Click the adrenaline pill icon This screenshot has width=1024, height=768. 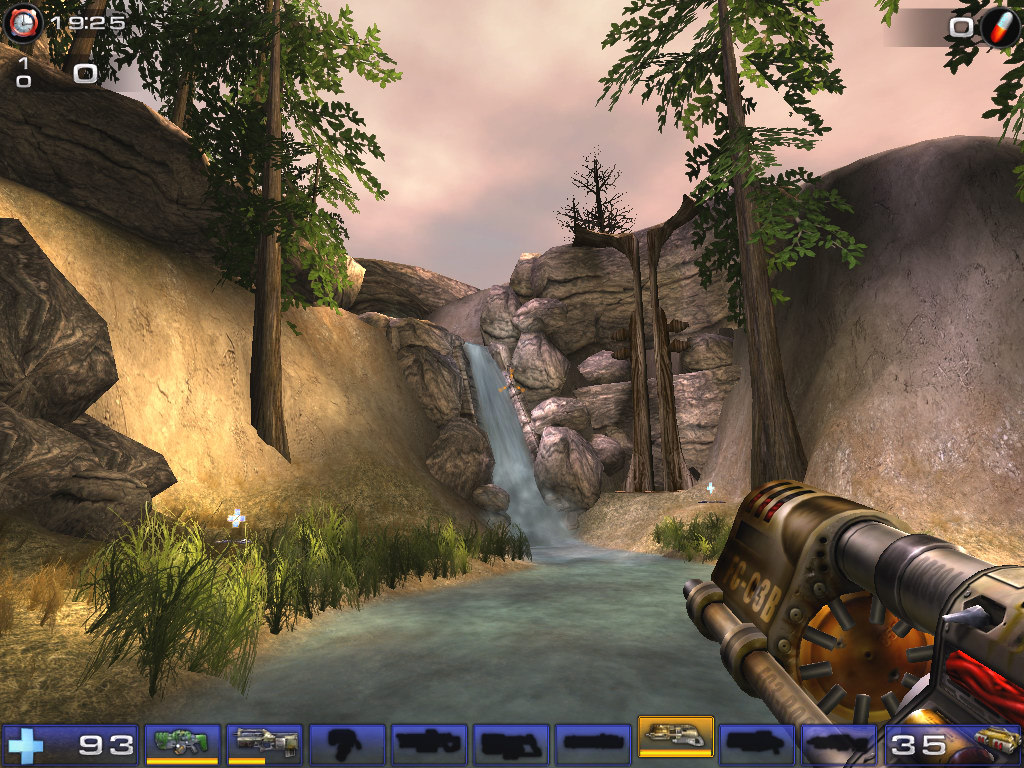point(999,27)
